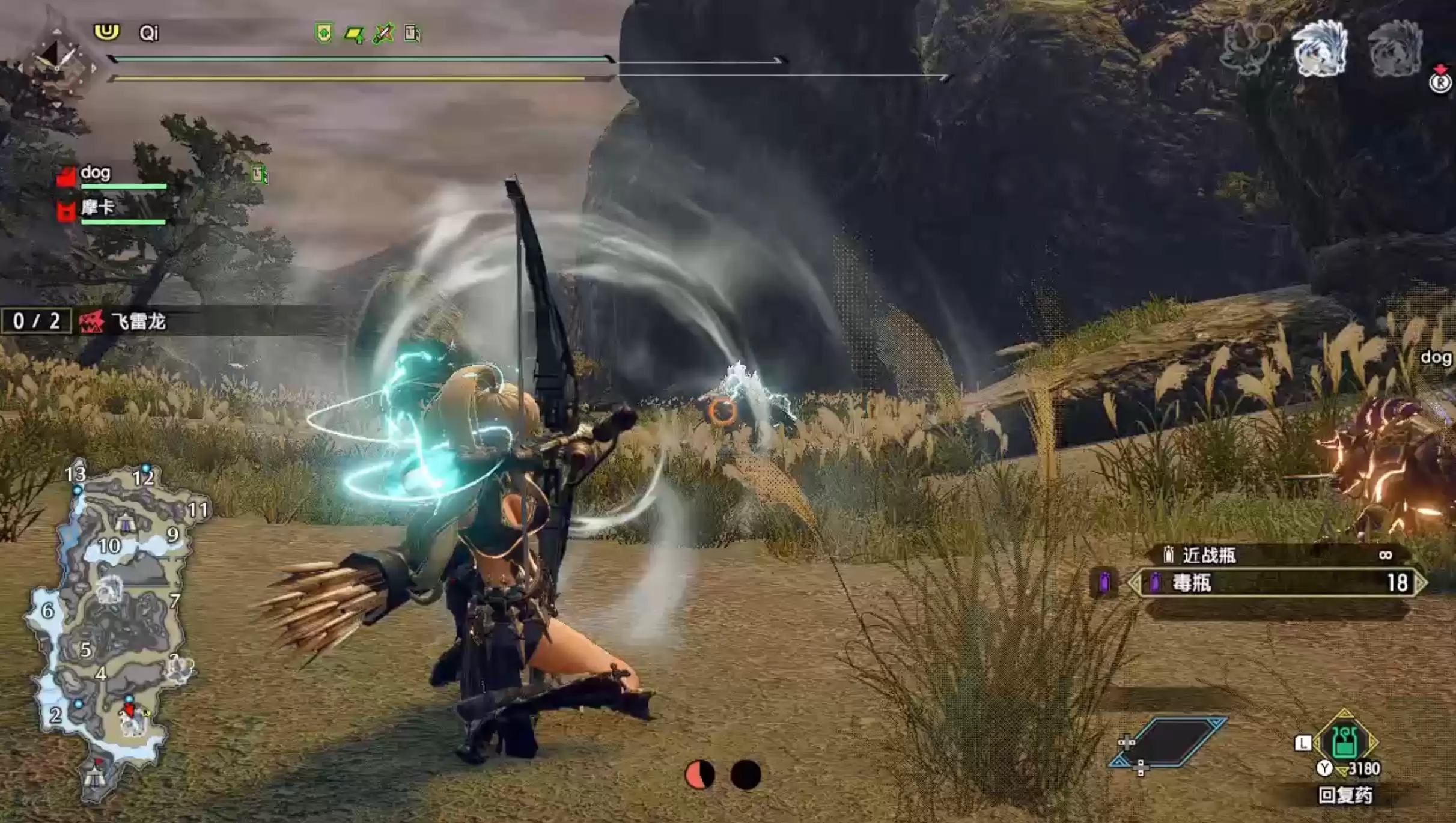Click the camp tent marker on minimap
This screenshot has width=1456, height=823.
[x=124, y=524]
